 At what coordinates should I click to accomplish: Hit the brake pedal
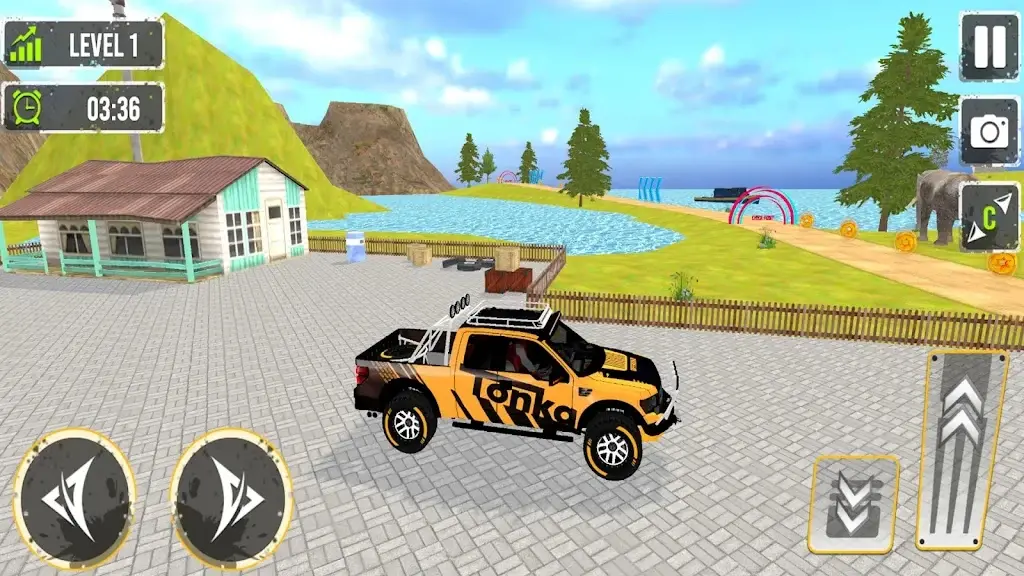852,504
